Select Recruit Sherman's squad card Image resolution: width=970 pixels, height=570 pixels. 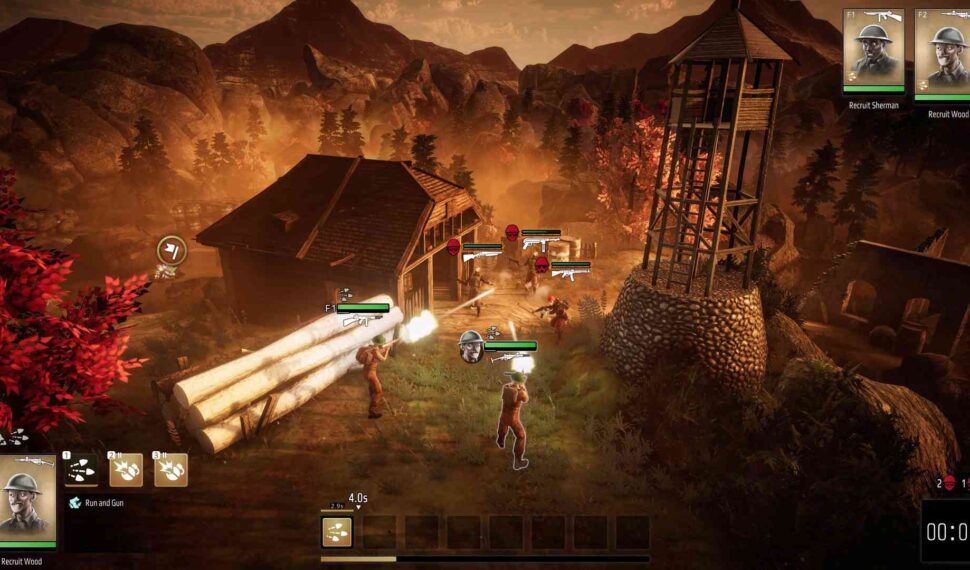pyautogui.click(x=873, y=50)
